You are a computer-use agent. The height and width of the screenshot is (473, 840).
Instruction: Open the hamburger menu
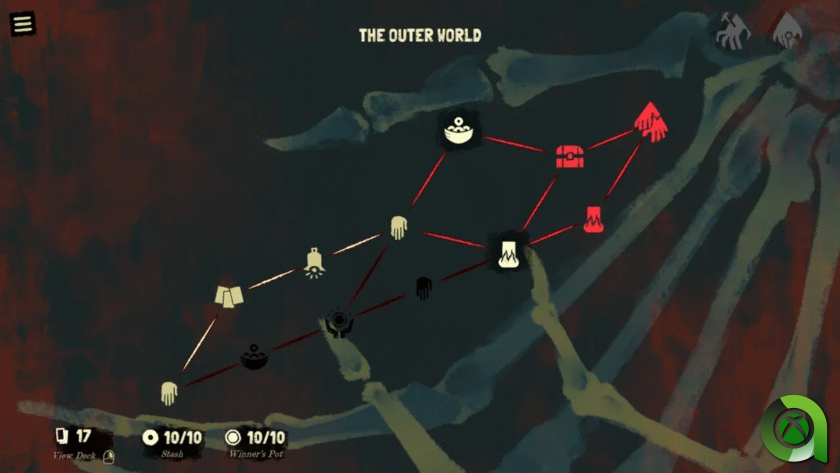click(x=22, y=23)
